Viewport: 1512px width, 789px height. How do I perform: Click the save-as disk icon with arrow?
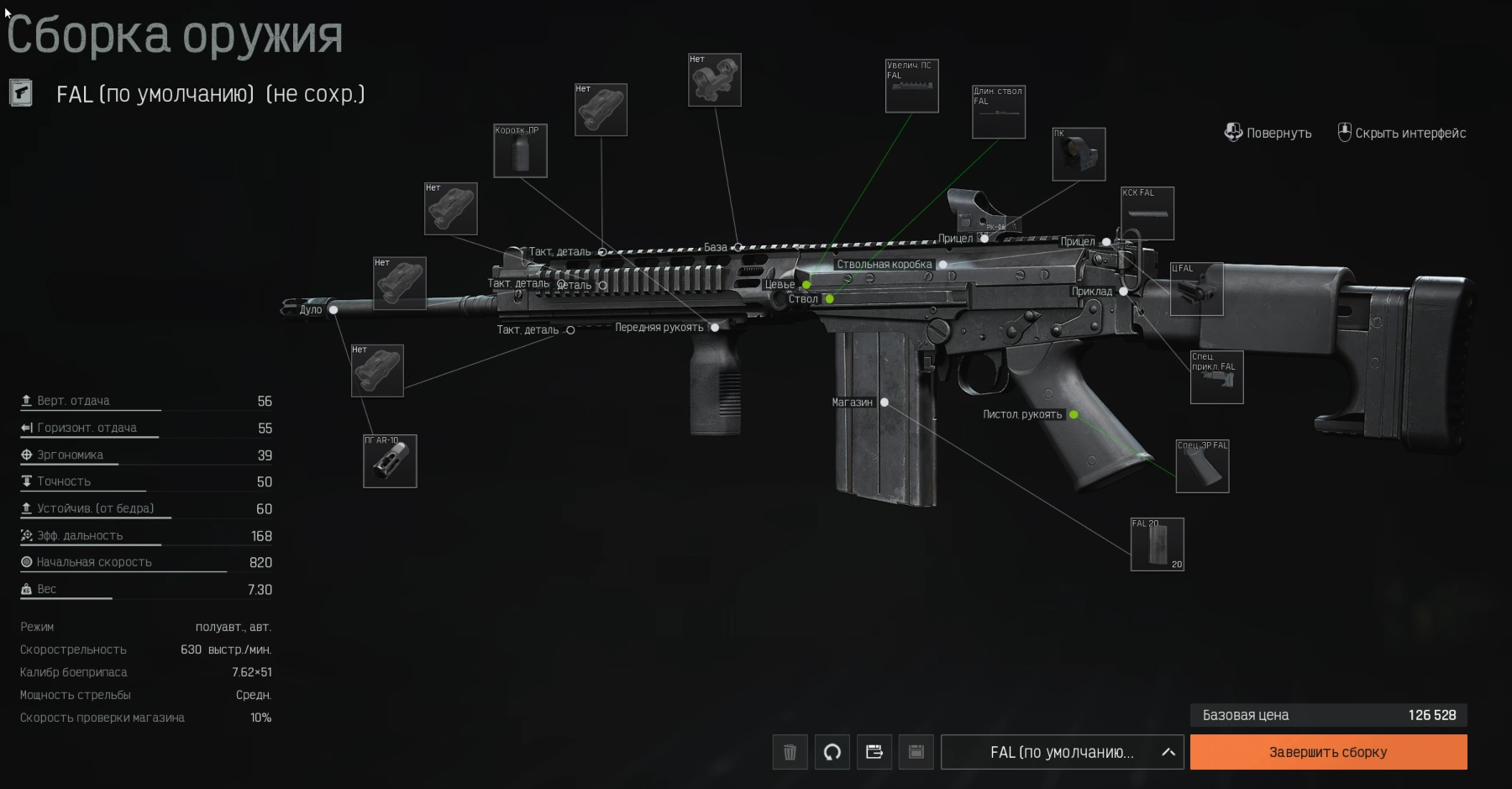tap(874, 752)
